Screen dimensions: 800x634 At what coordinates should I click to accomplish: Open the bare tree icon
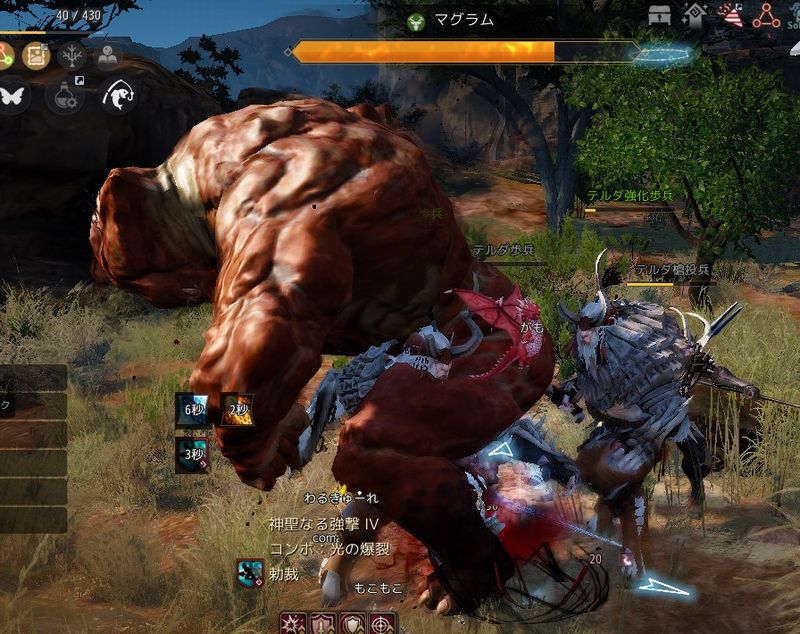[x=72, y=54]
